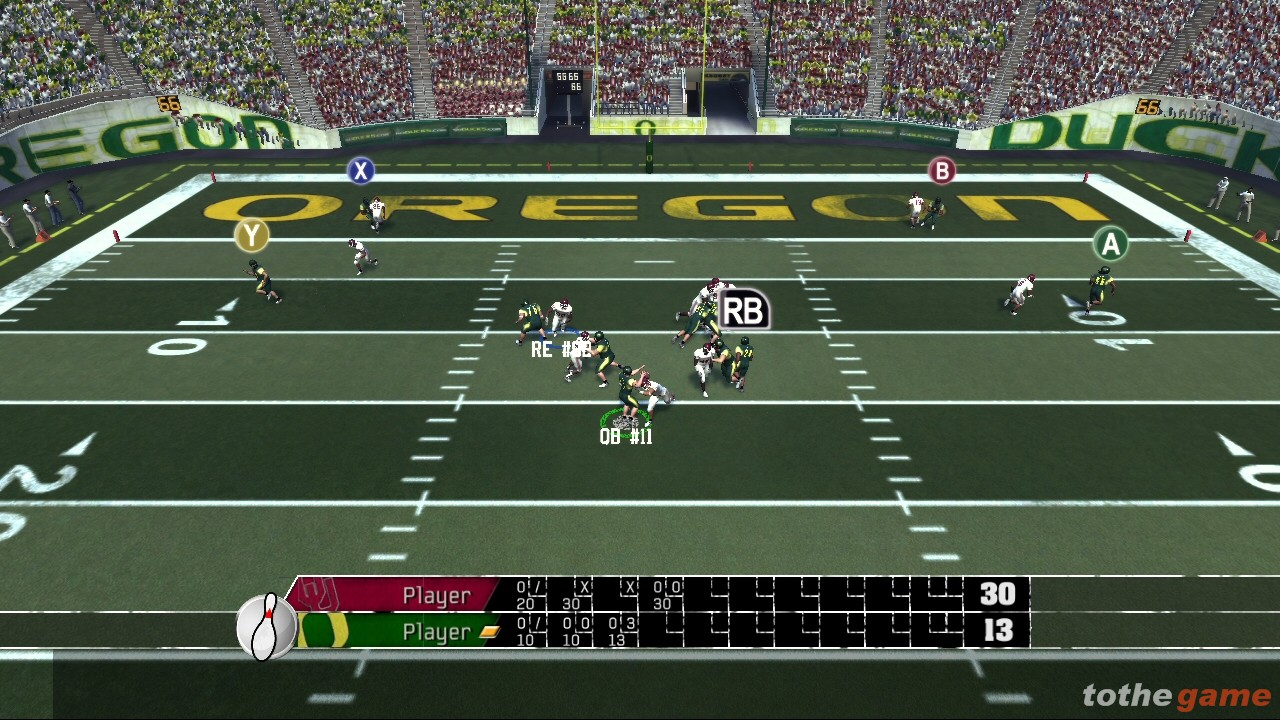Select the QB #11 player marker
1280x720 pixels.
point(626,437)
